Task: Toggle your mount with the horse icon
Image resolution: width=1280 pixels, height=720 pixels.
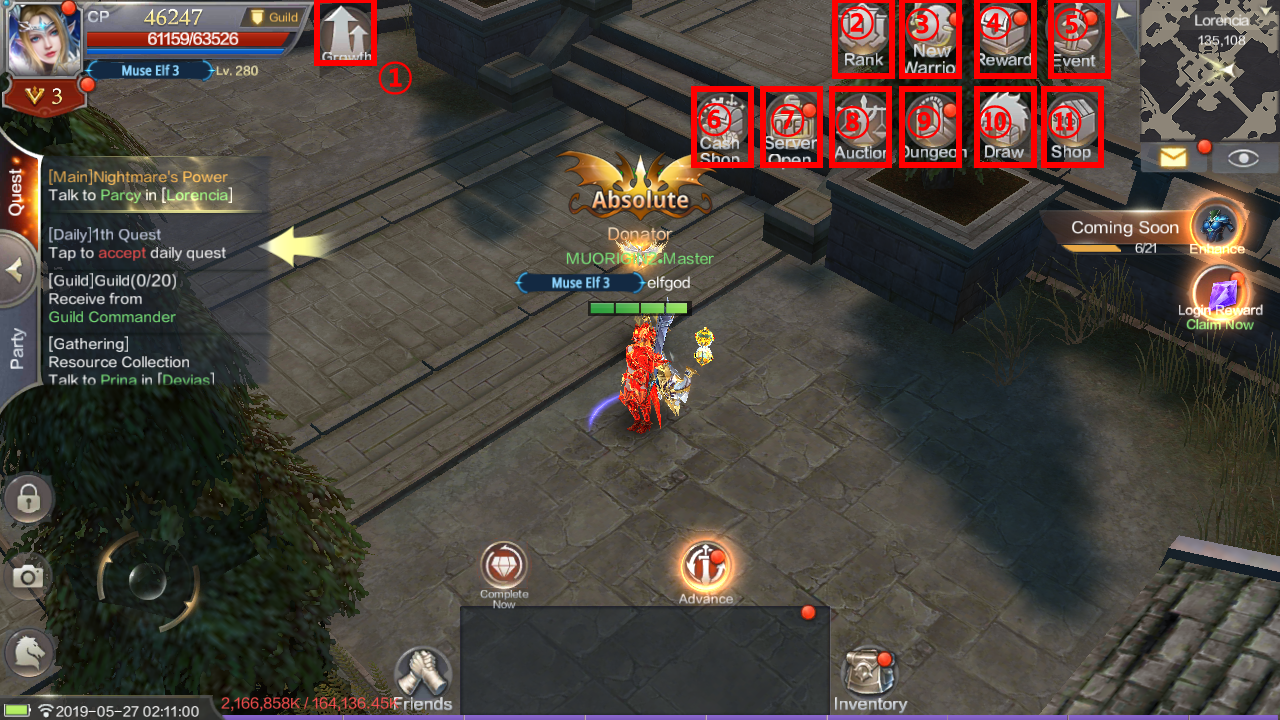Action: [27, 652]
